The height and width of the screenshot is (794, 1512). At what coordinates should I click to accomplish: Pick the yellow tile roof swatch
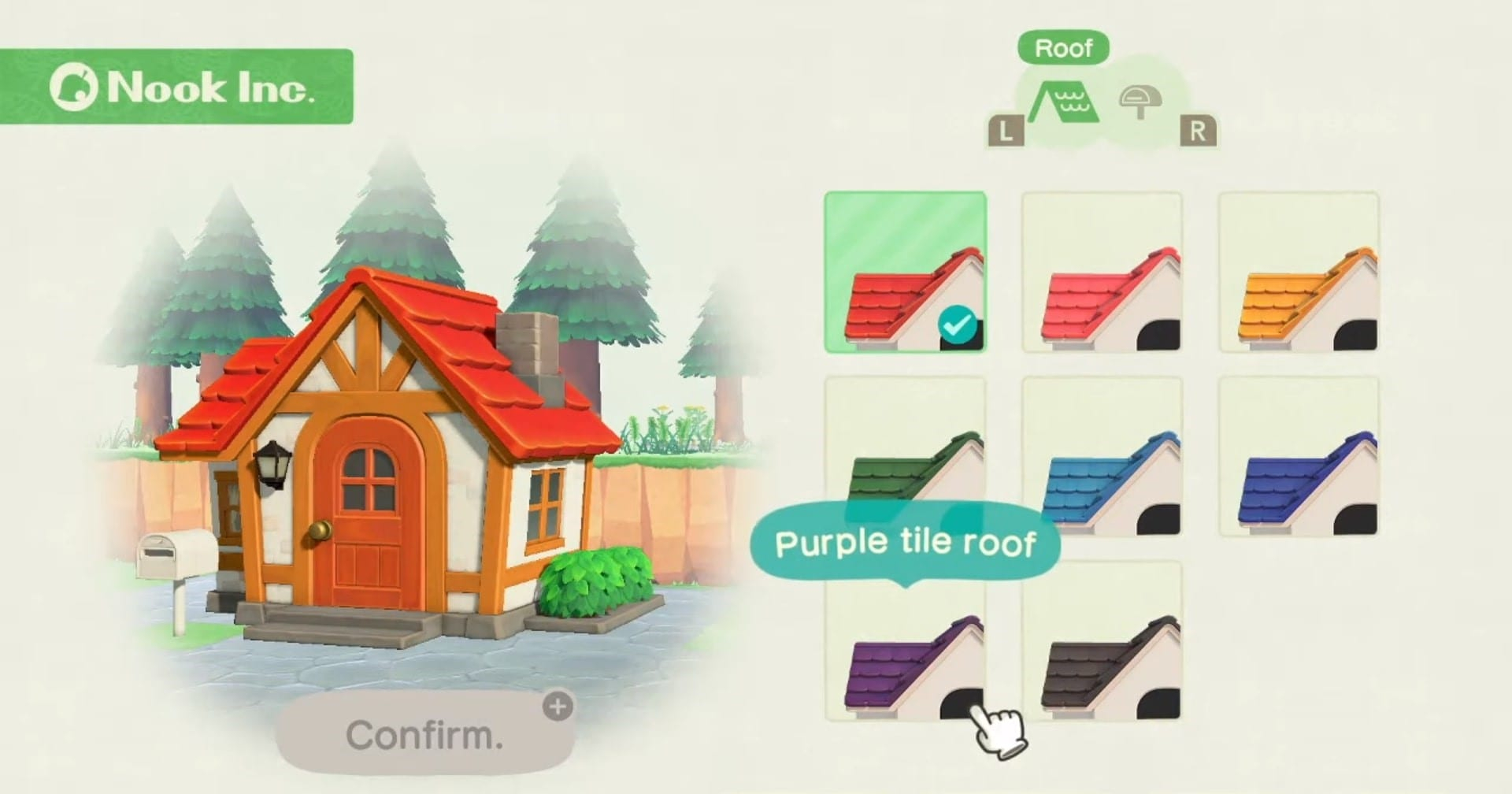coord(1299,273)
